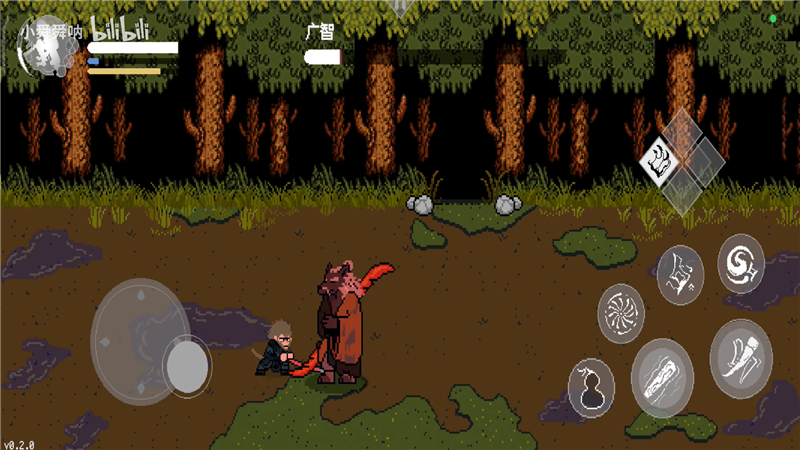Use the skill button left of the swirl
Screen dimensions: 800x450
pyautogui.click(x=681, y=274)
